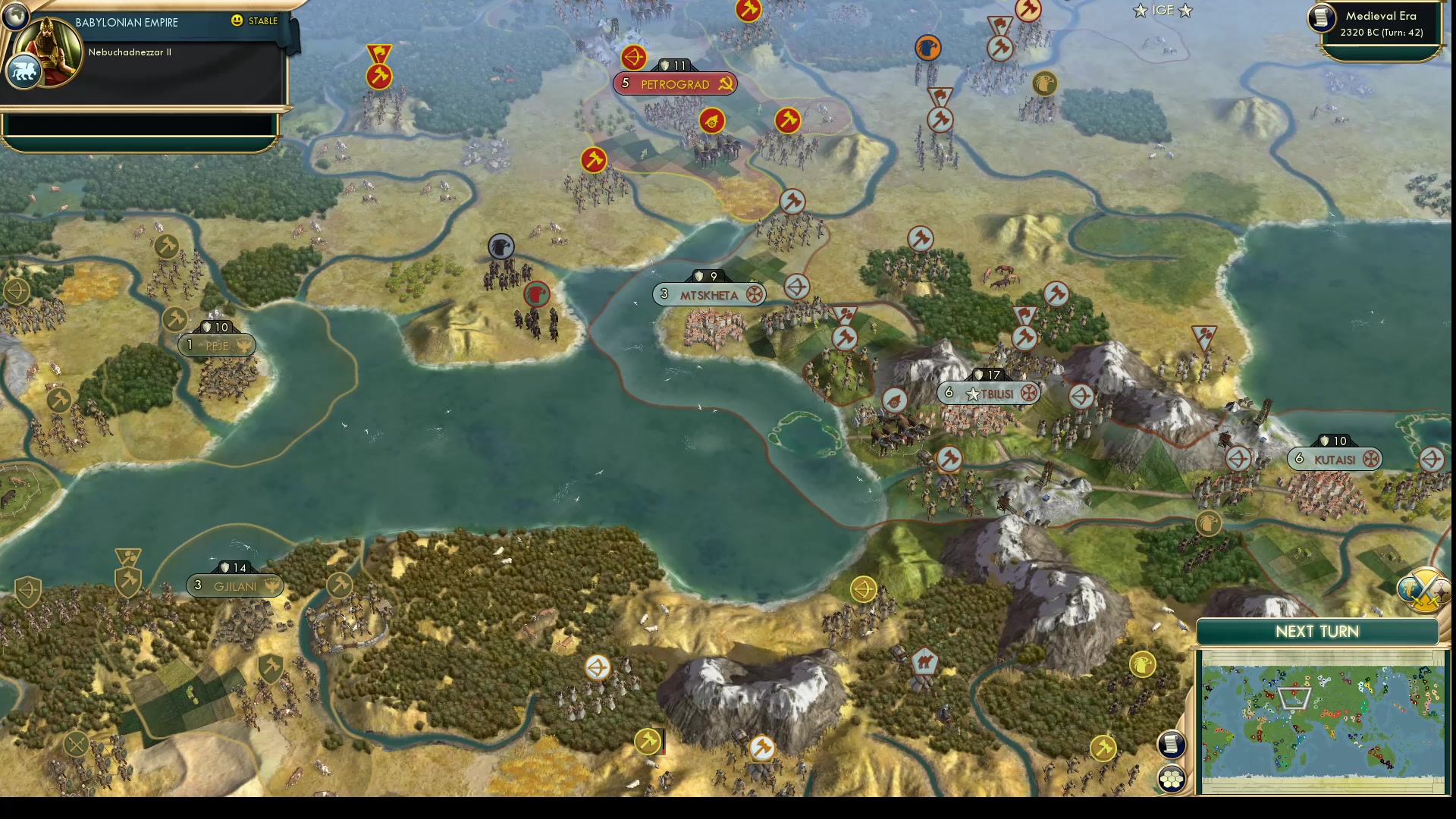Open the Tbilisi city screen
This screenshot has height=819, width=1456.
pyautogui.click(x=996, y=393)
